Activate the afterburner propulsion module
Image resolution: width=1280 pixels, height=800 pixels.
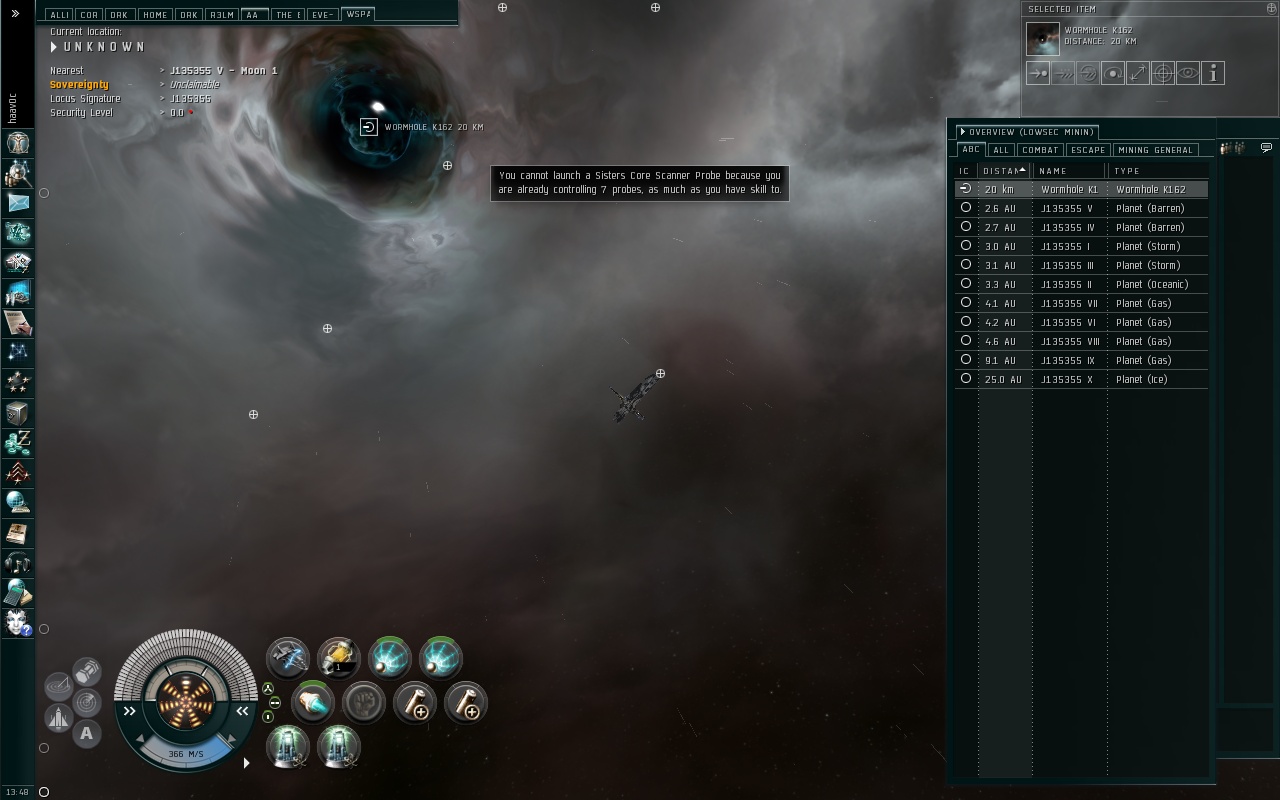pyautogui.click(x=312, y=702)
